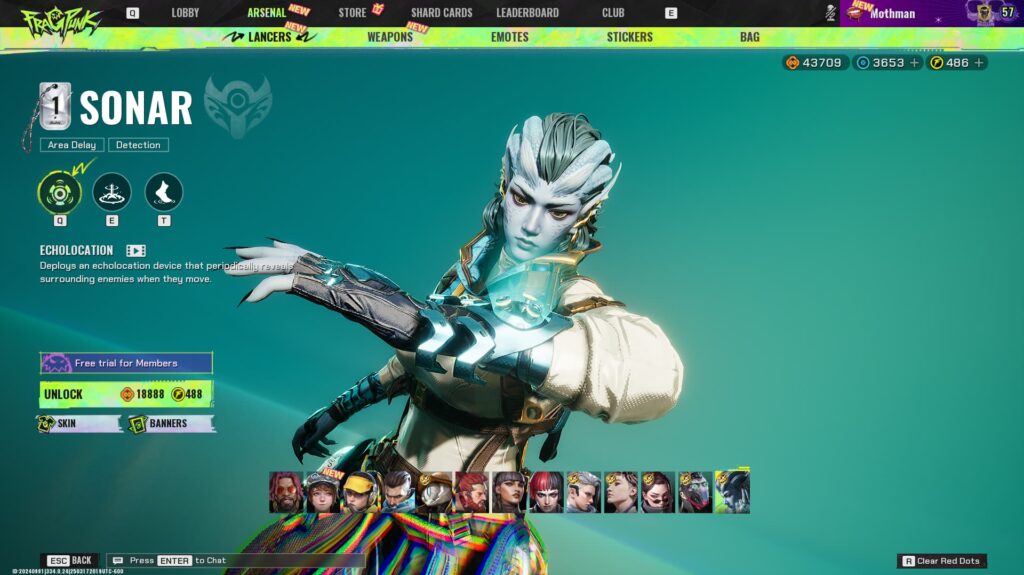Select Sonar's T ability icon
This screenshot has width=1024, height=575.
164,192
